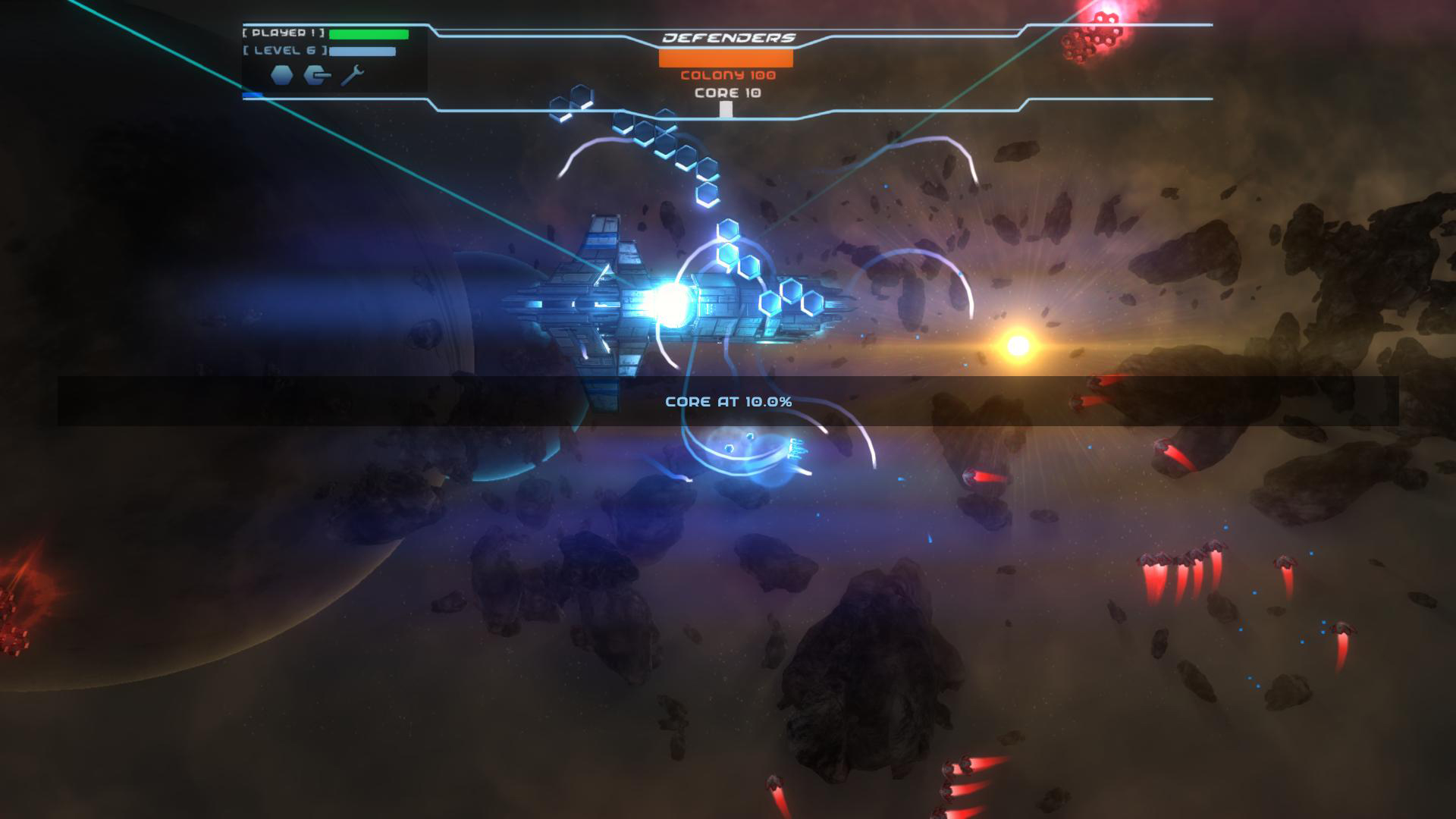
Task: Select the hexagon build icon
Action: click(281, 74)
